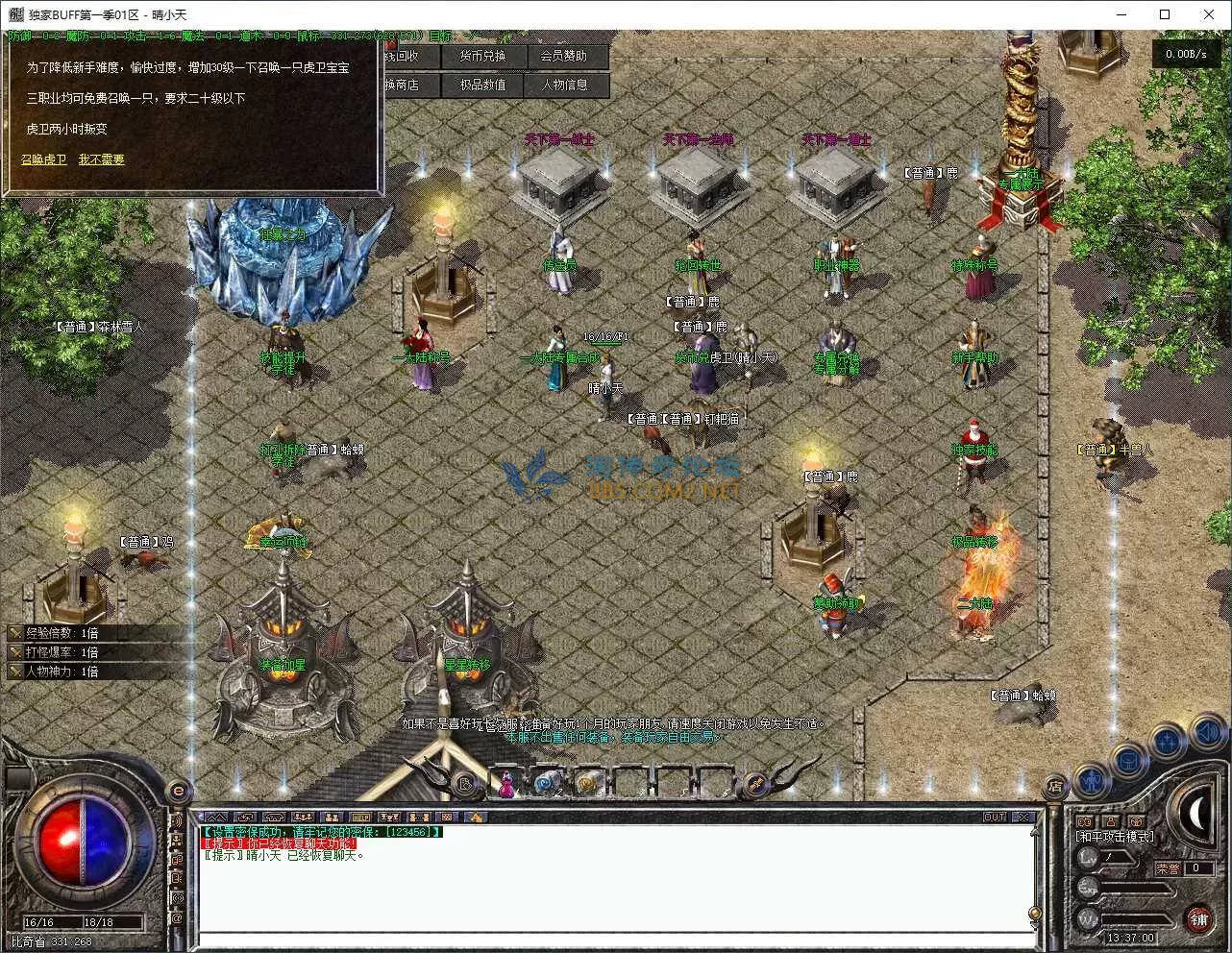Image resolution: width=1232 pixels, height=953 pixels.
Task: Decline with the 我不需要 option
Action: tap(101, 159)
